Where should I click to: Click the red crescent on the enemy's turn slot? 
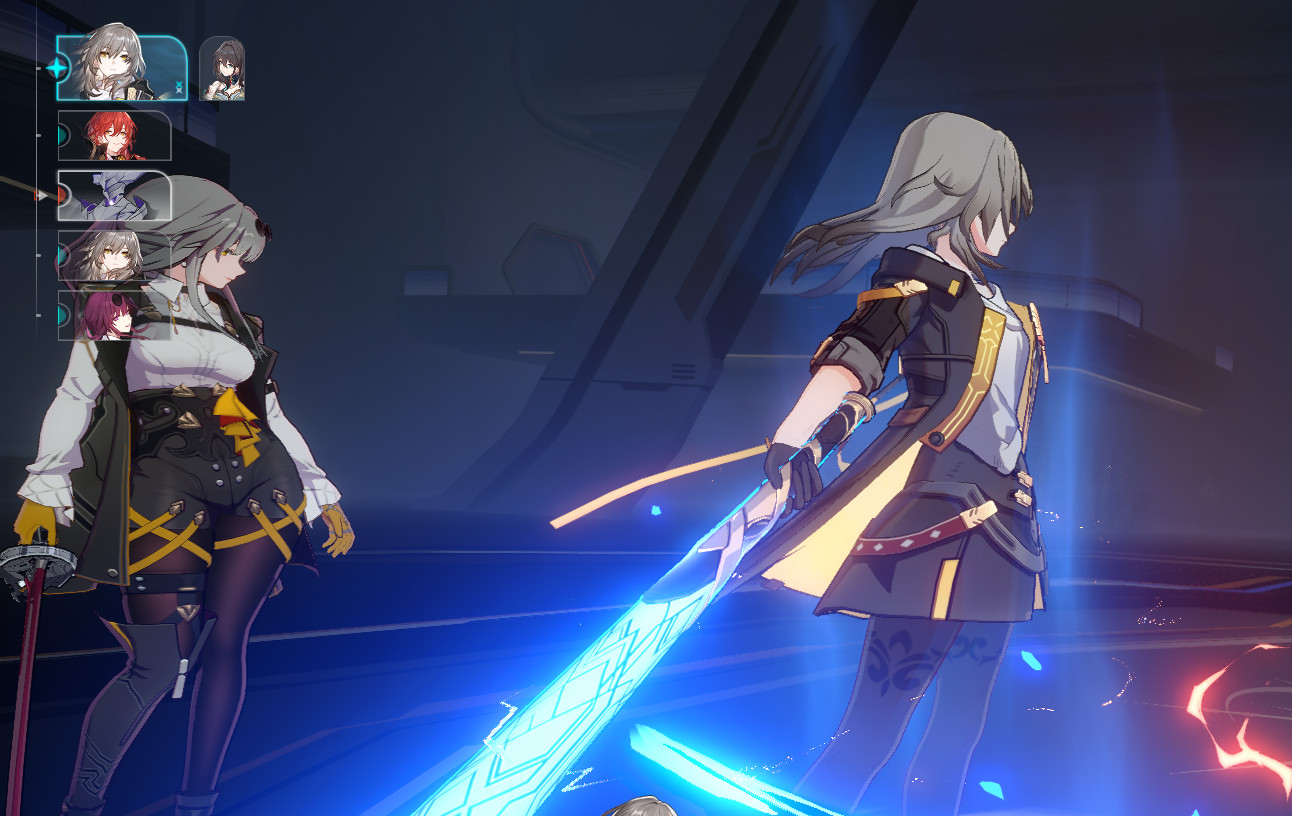(62, 193)
